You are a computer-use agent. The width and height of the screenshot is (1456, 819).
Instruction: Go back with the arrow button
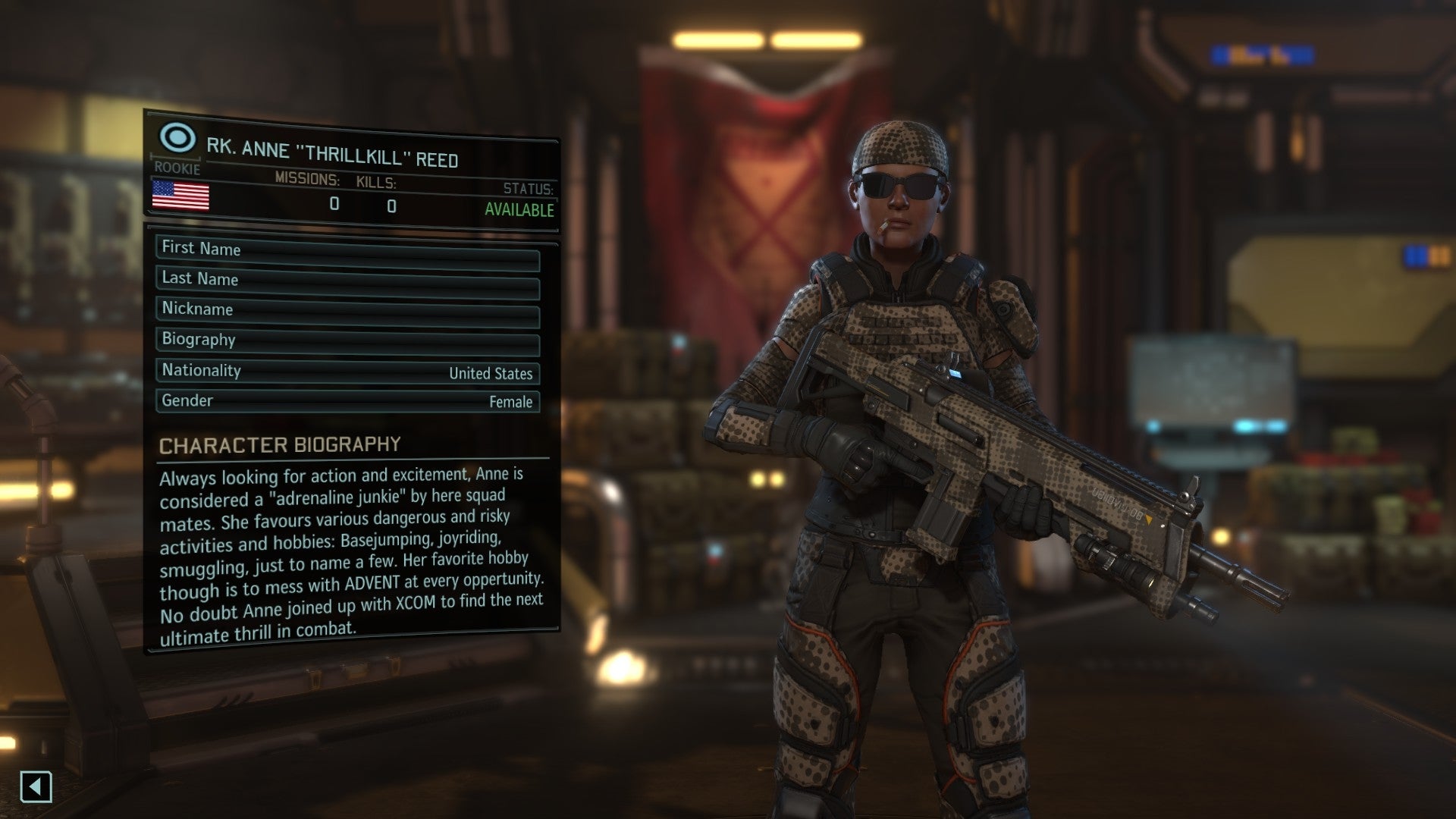coord(36,786)
